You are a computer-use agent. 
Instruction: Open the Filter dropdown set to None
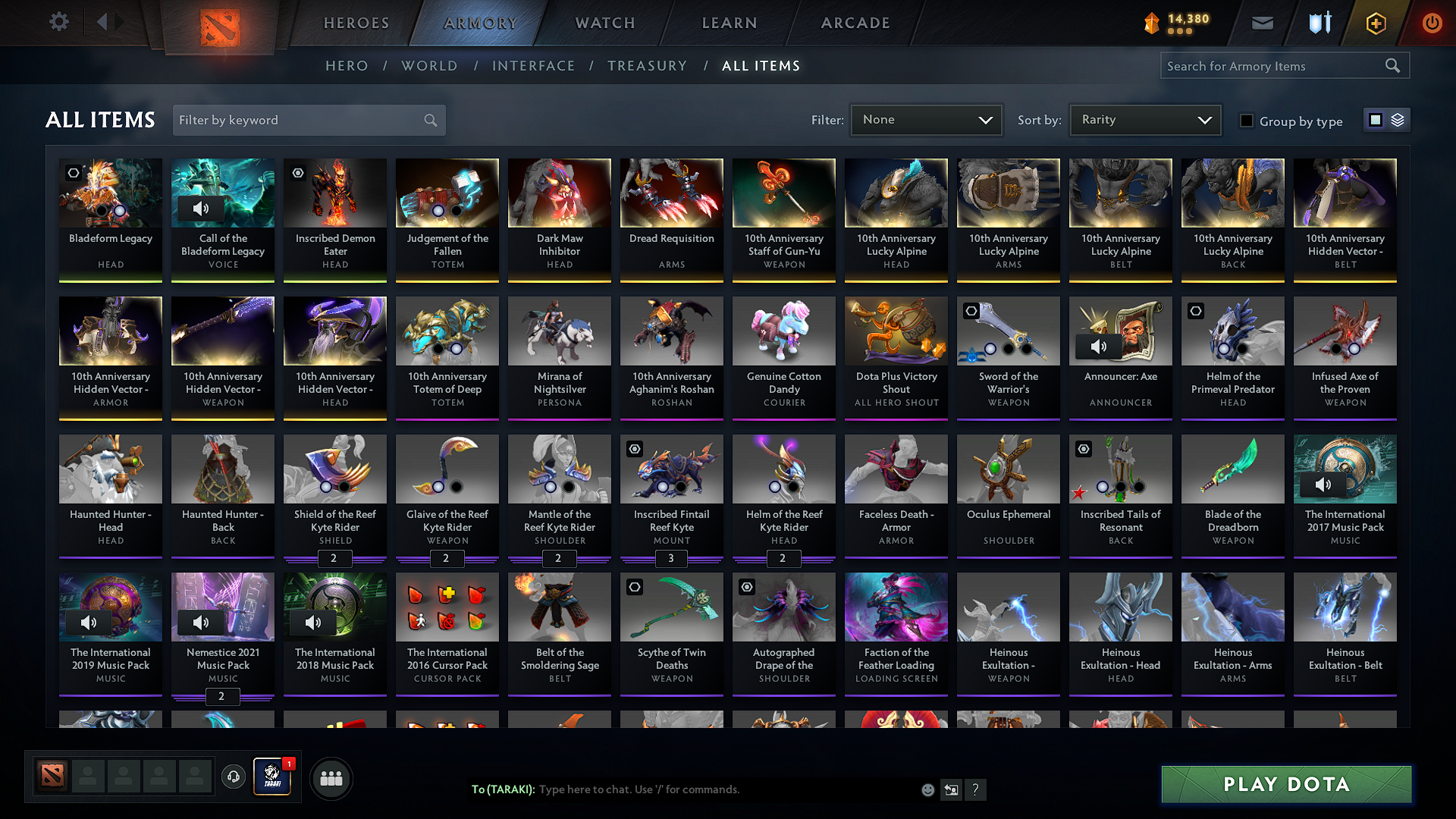[x=926, y=119]
